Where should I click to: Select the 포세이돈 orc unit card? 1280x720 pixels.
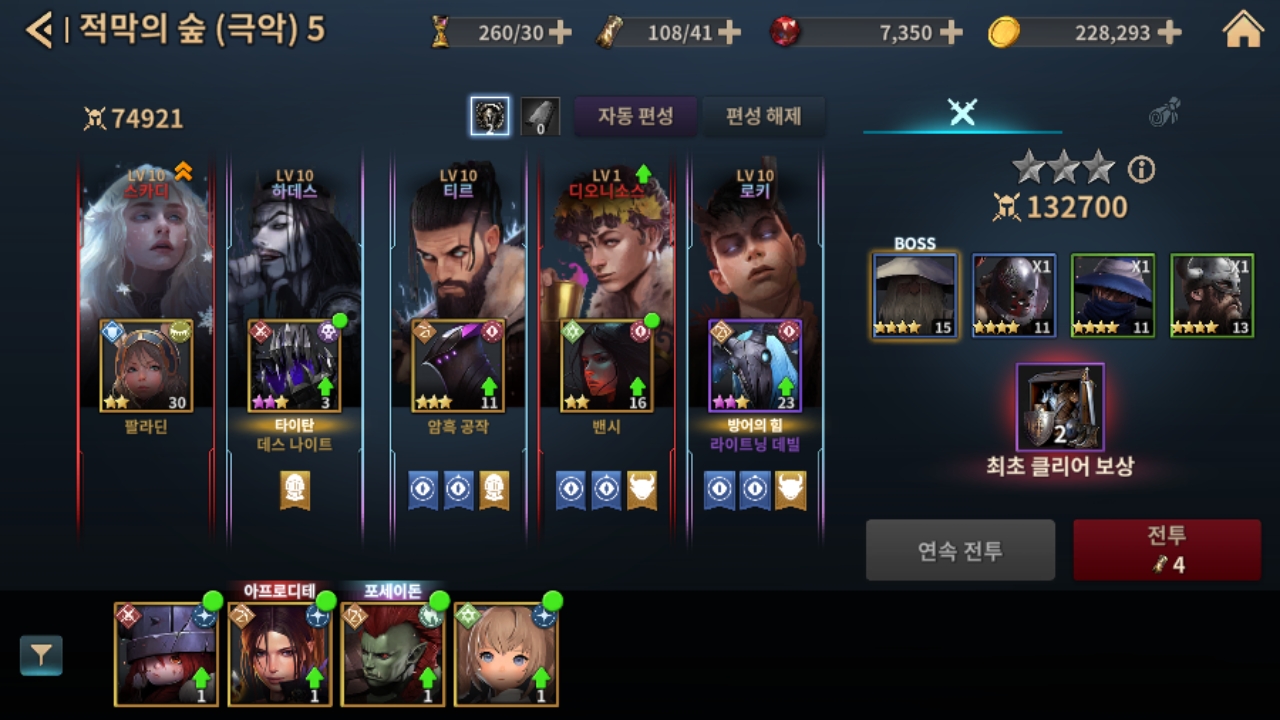(x=392, y=654)
